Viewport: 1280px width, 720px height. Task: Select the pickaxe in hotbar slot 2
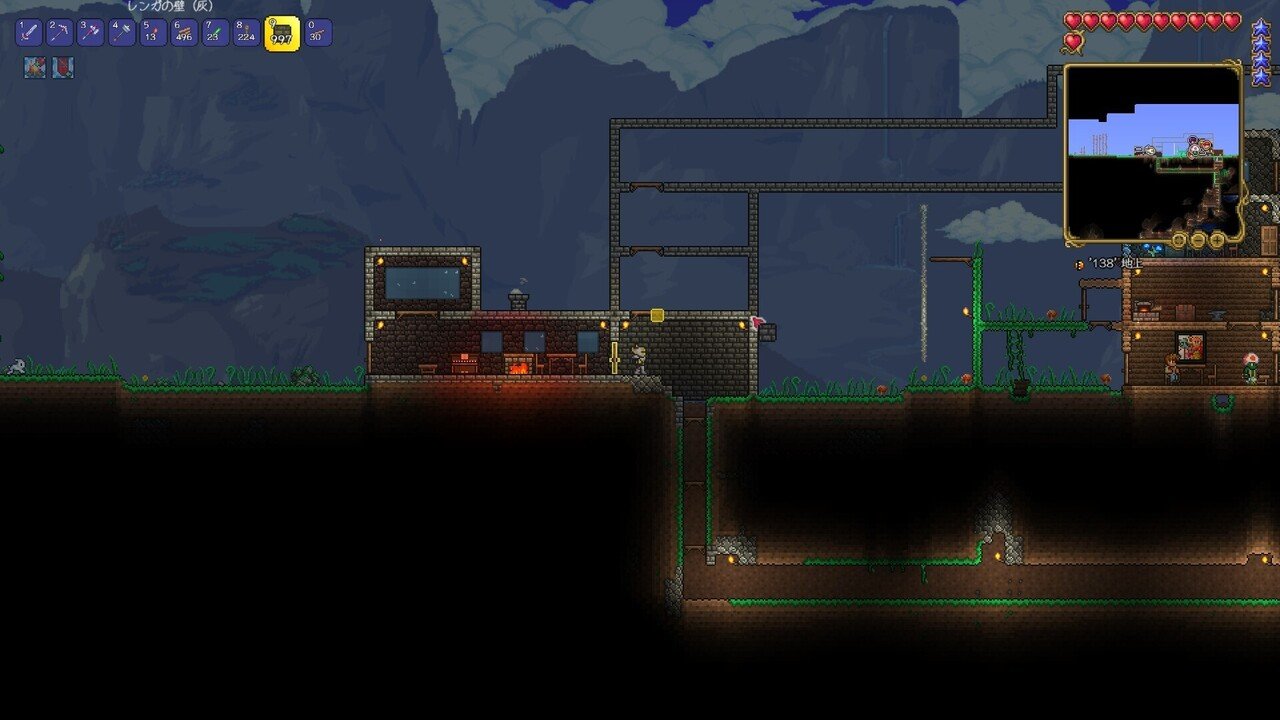[x=59, y=33]
